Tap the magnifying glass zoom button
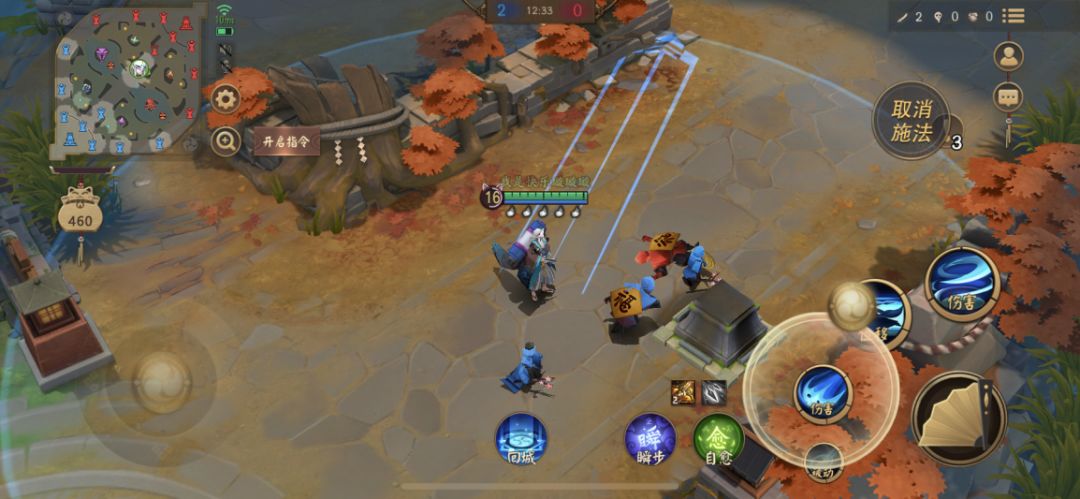 pos(226,141)
